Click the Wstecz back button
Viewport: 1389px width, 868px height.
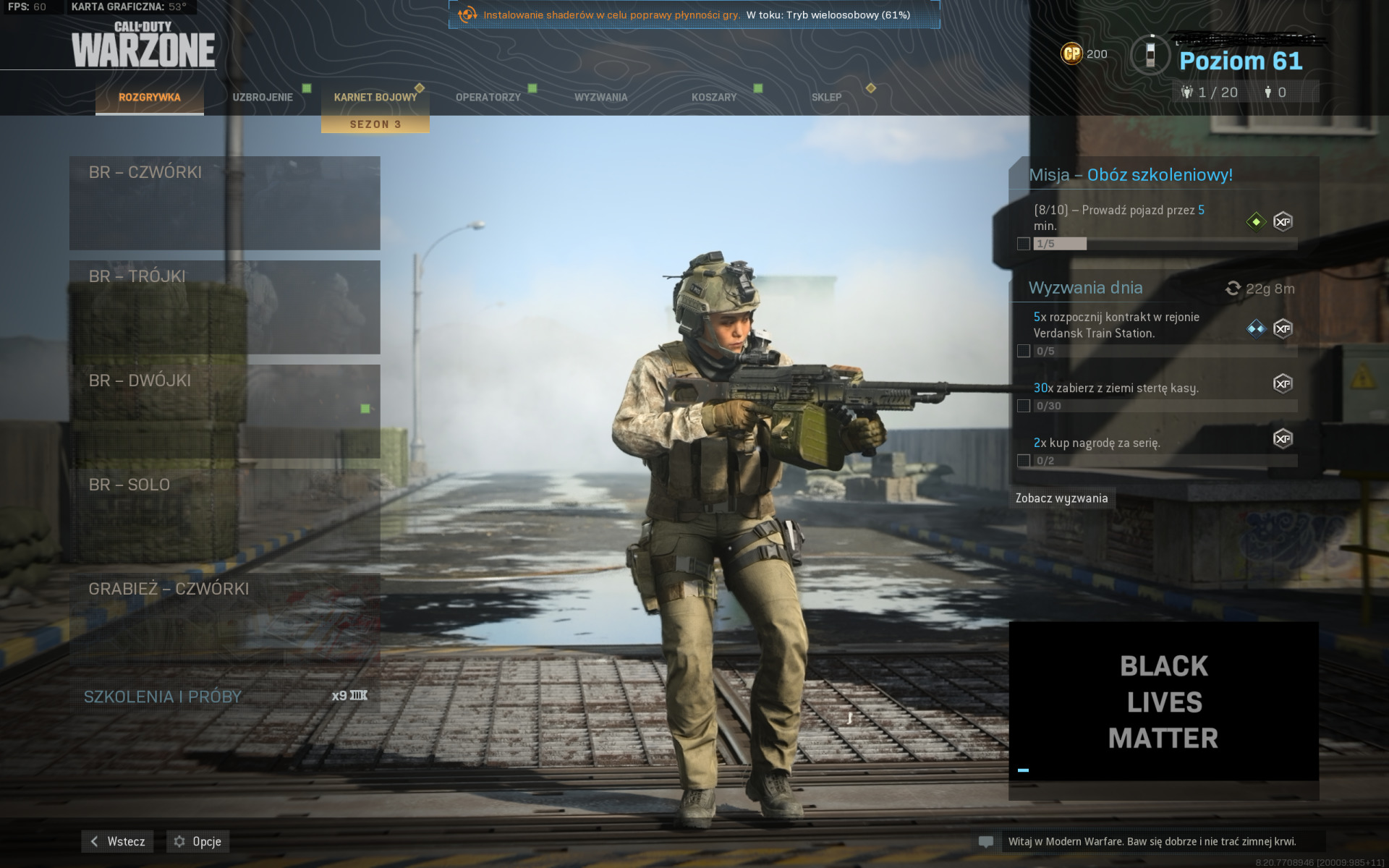point(117,841)
